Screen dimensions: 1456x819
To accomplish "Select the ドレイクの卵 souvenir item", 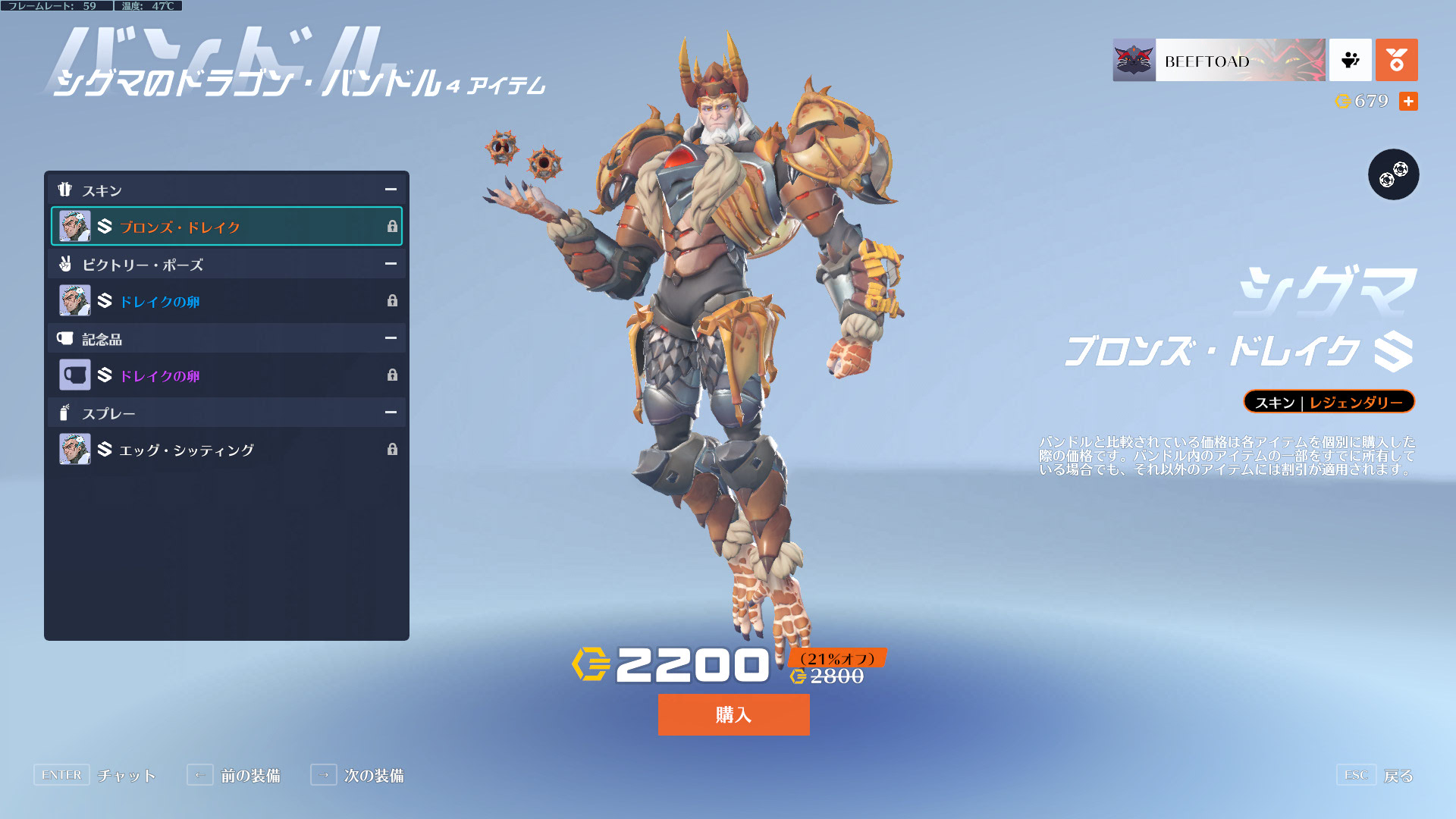I will point(226,375).
